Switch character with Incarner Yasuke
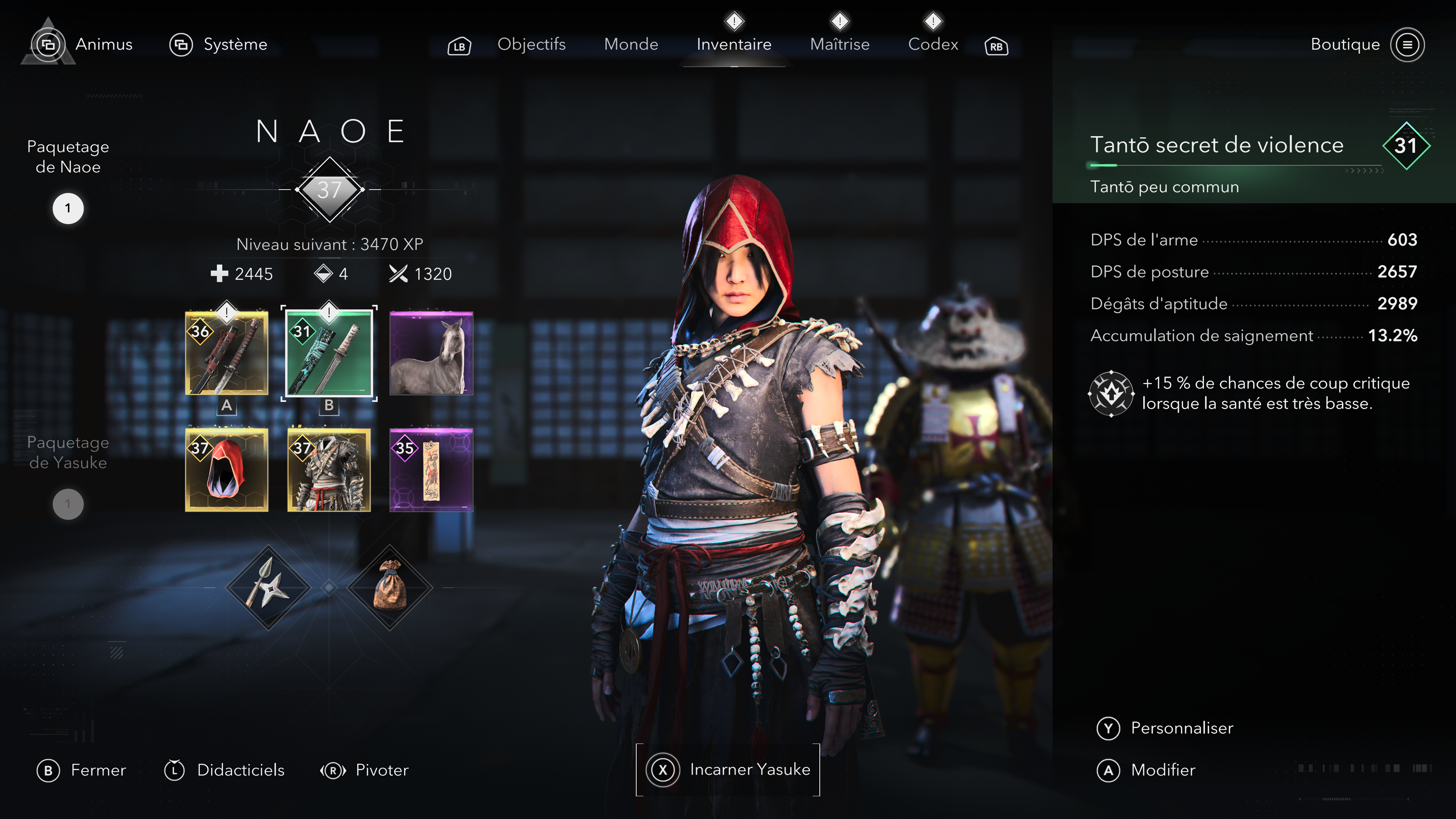 point(728,769)
